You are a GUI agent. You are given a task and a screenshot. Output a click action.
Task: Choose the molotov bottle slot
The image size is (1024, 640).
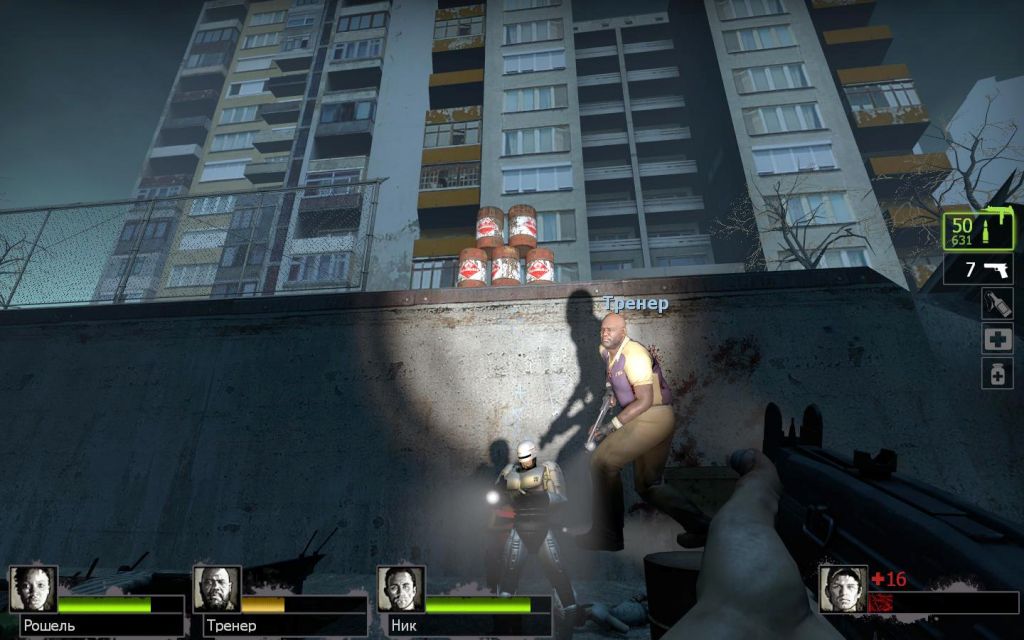pos(997,304)
